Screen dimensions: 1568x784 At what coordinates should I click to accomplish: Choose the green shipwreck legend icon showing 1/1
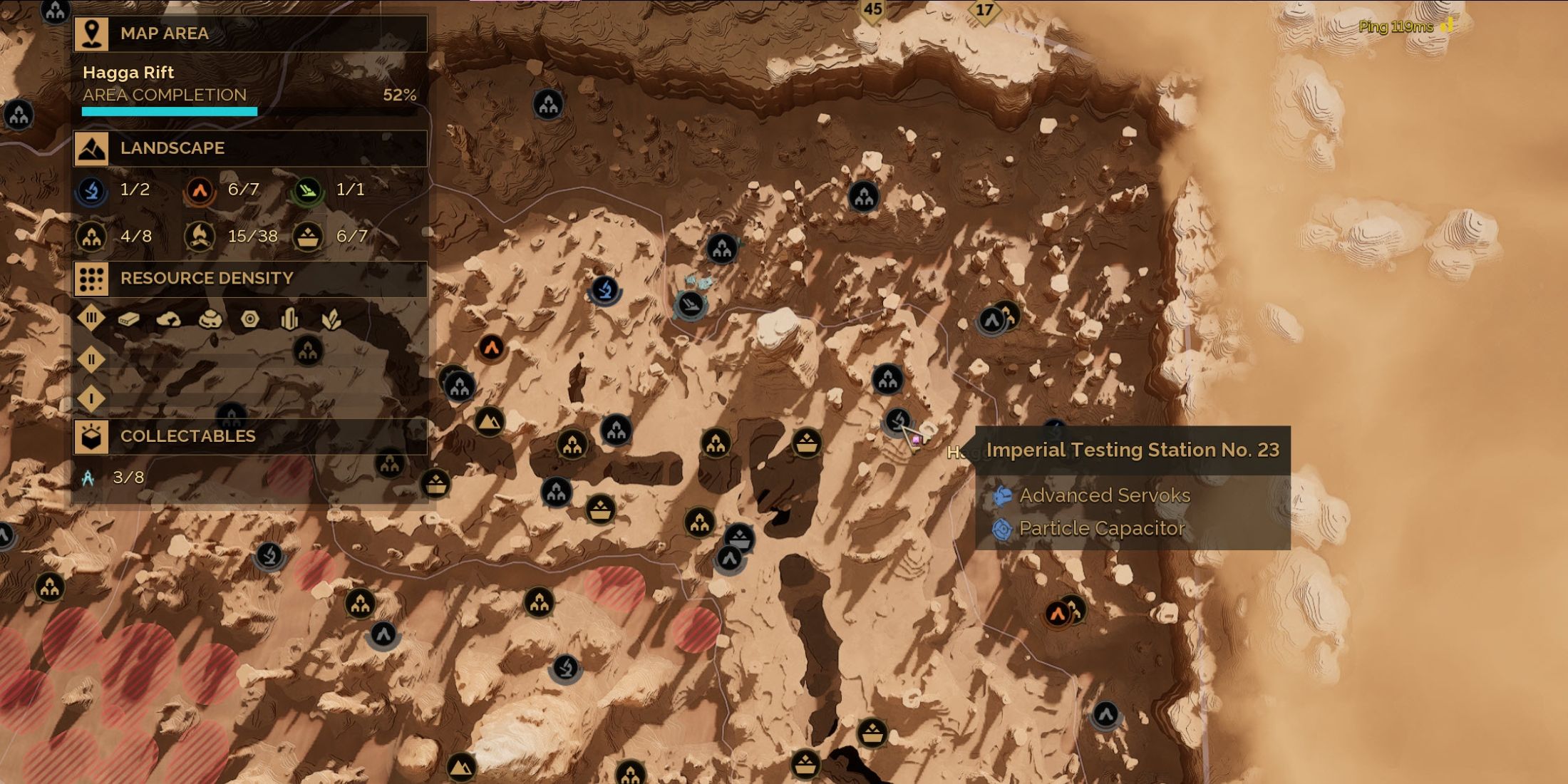(308, 190)
